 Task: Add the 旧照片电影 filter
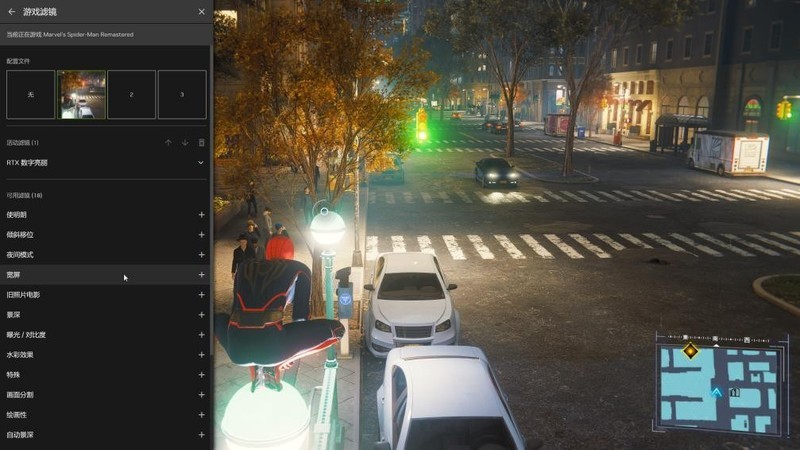click(x=201, y=295)
